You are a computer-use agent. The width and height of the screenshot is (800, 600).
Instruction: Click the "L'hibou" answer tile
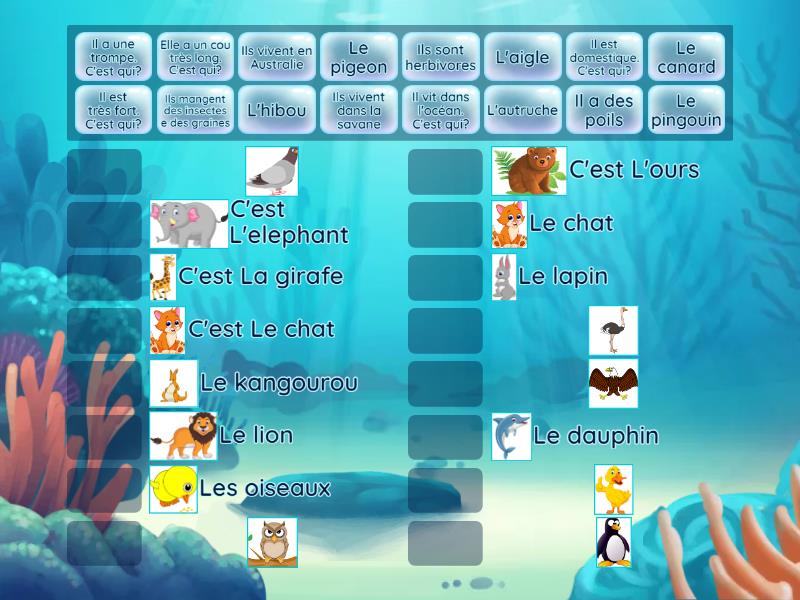click(277, 110)
